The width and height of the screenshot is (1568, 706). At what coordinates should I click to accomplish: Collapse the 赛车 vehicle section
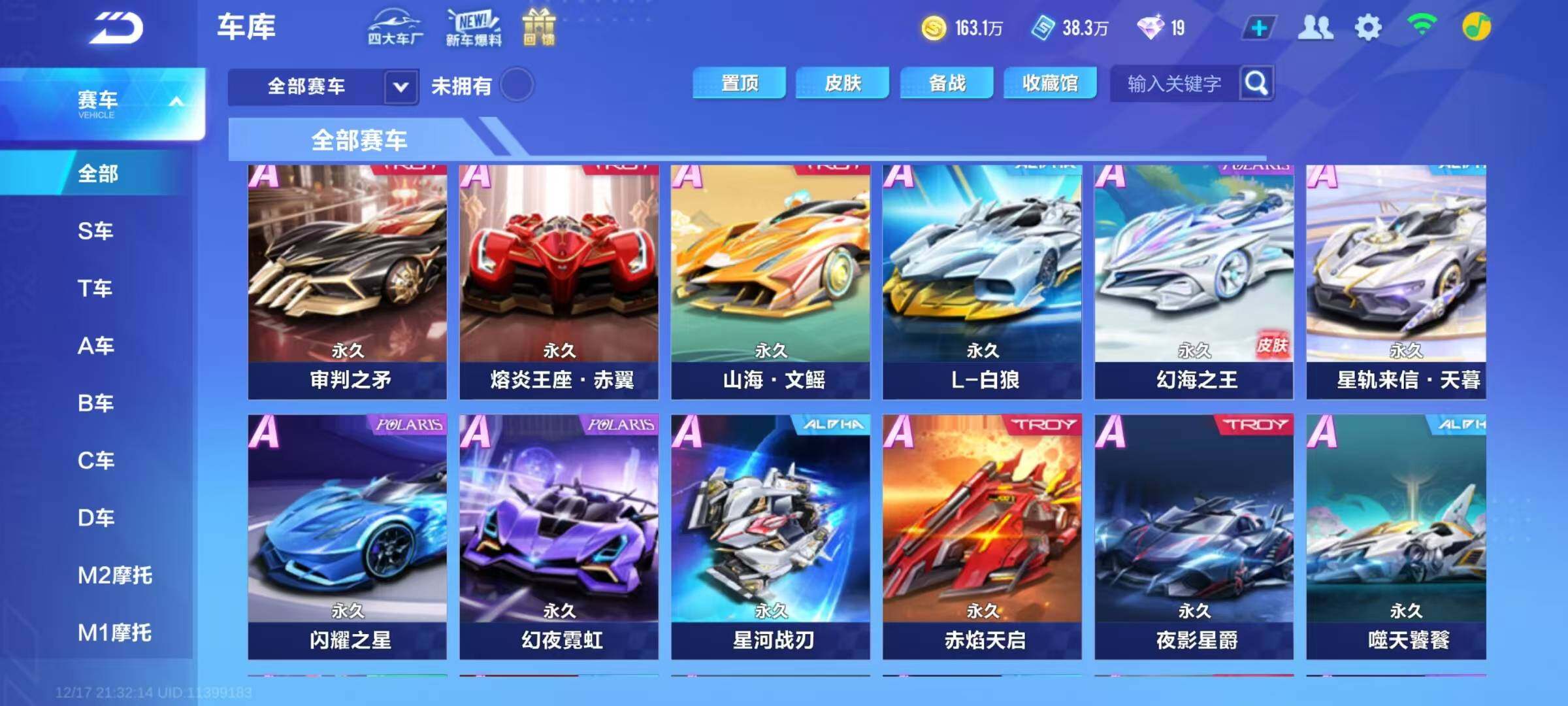pyautogui.click(x=176, y=102)
